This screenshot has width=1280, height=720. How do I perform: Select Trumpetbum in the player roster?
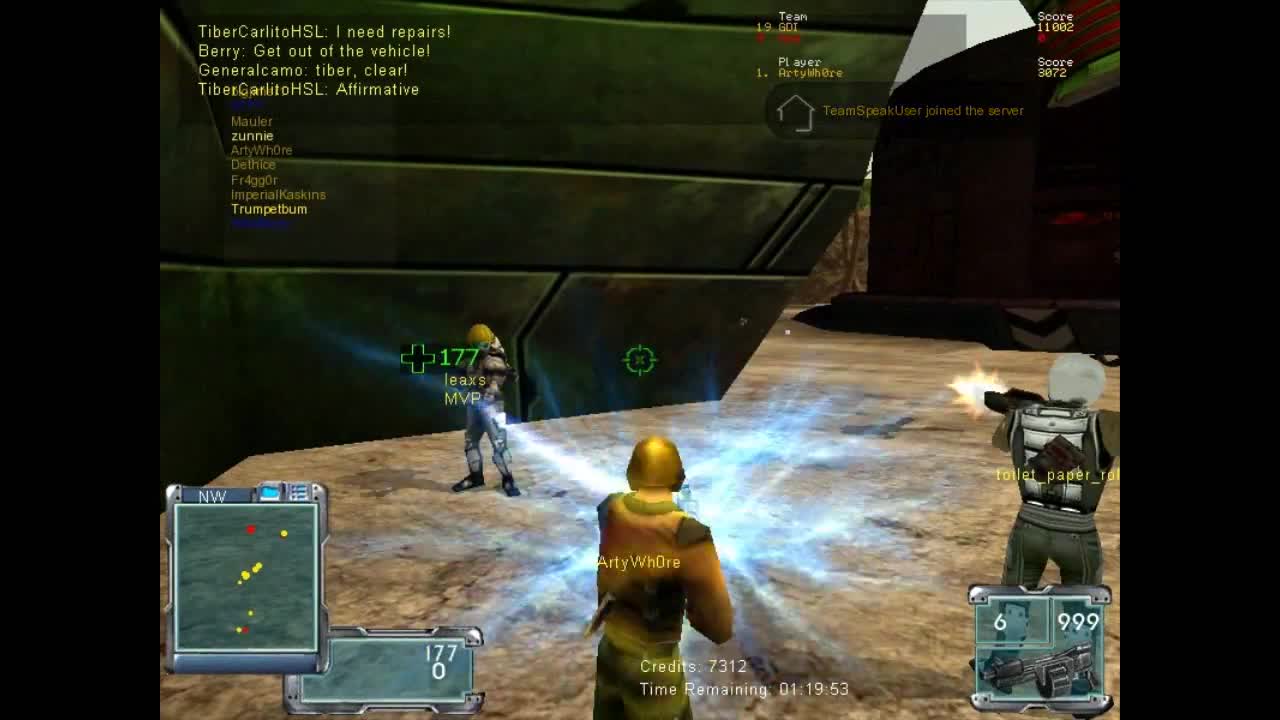[x=268, y=209]
